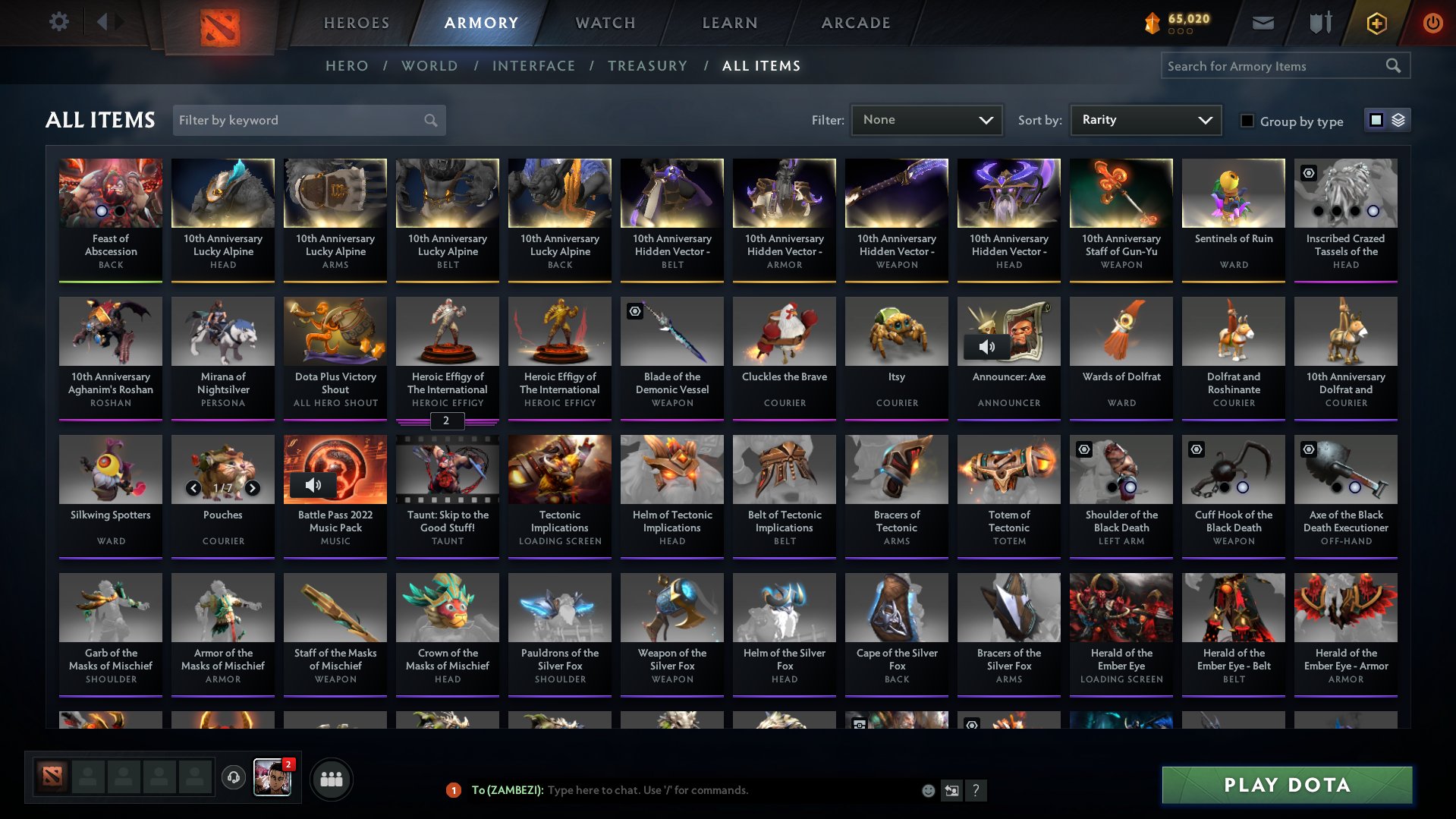Screen dimensions: 1456x819
Task: Click the gold Dota Plus shield icon
Action: [1376, 24]
